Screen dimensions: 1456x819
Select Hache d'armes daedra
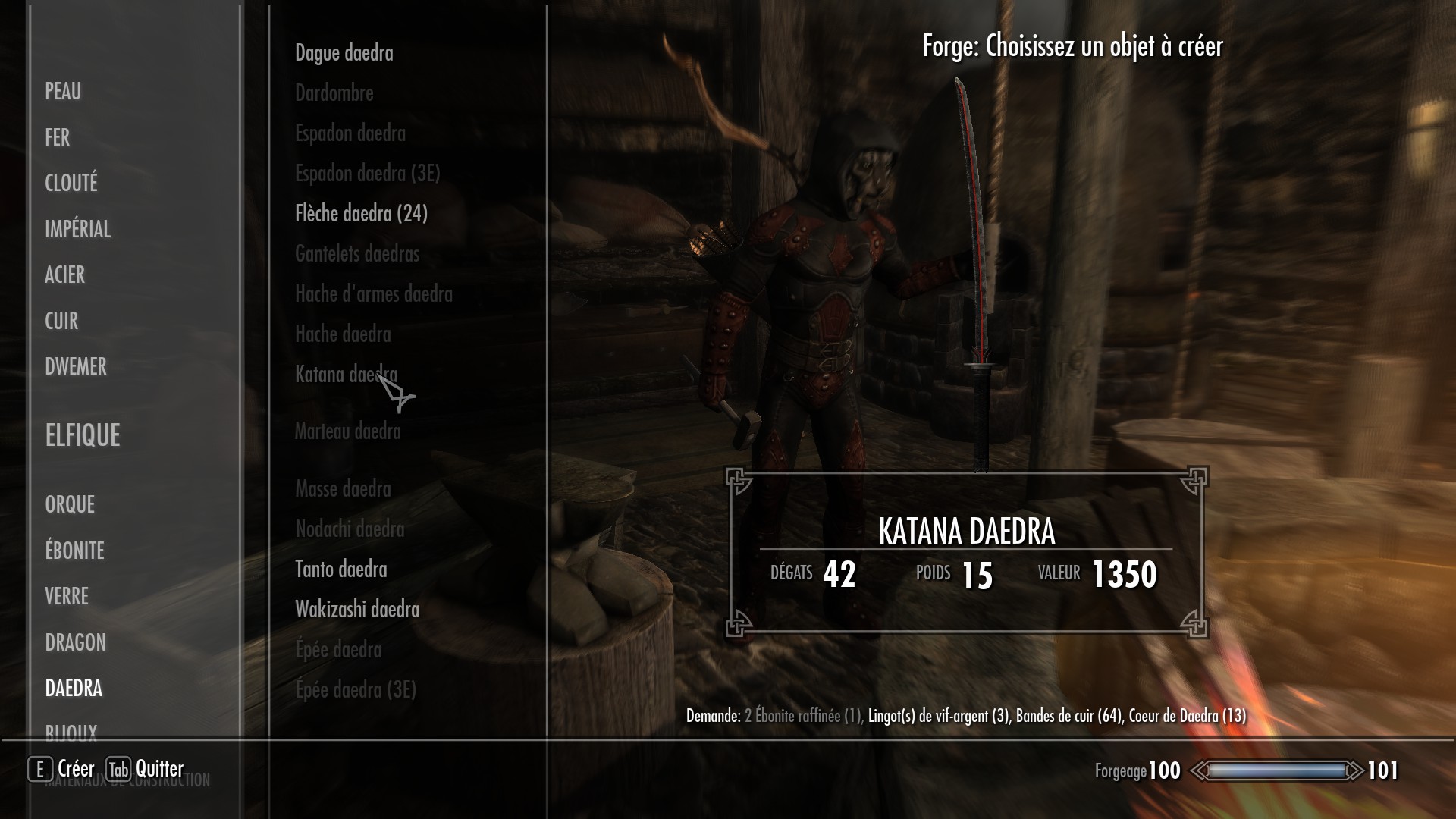(x=373, y=294)
